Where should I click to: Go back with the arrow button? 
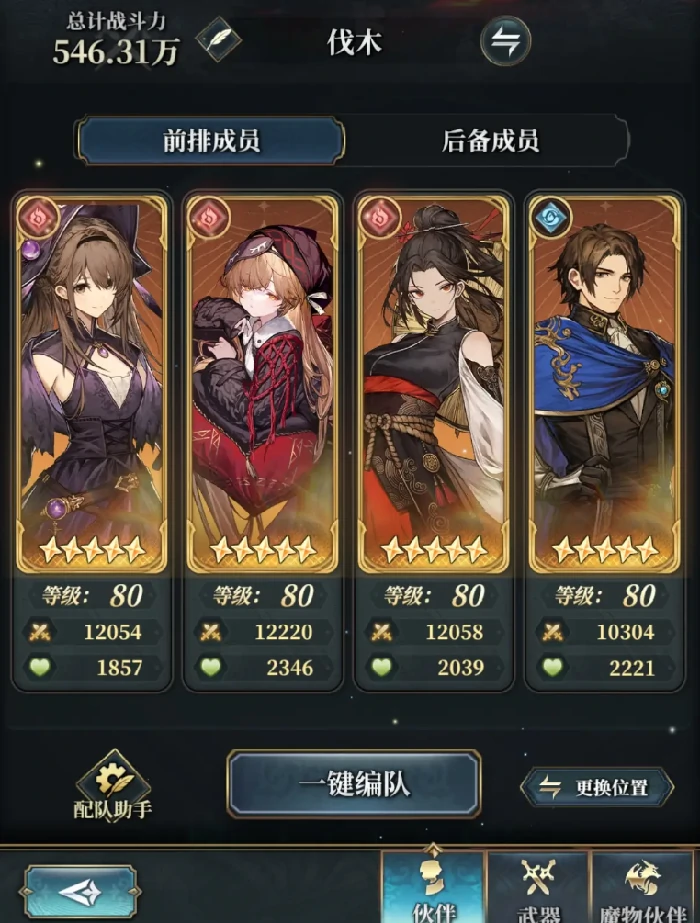(80, 892)
